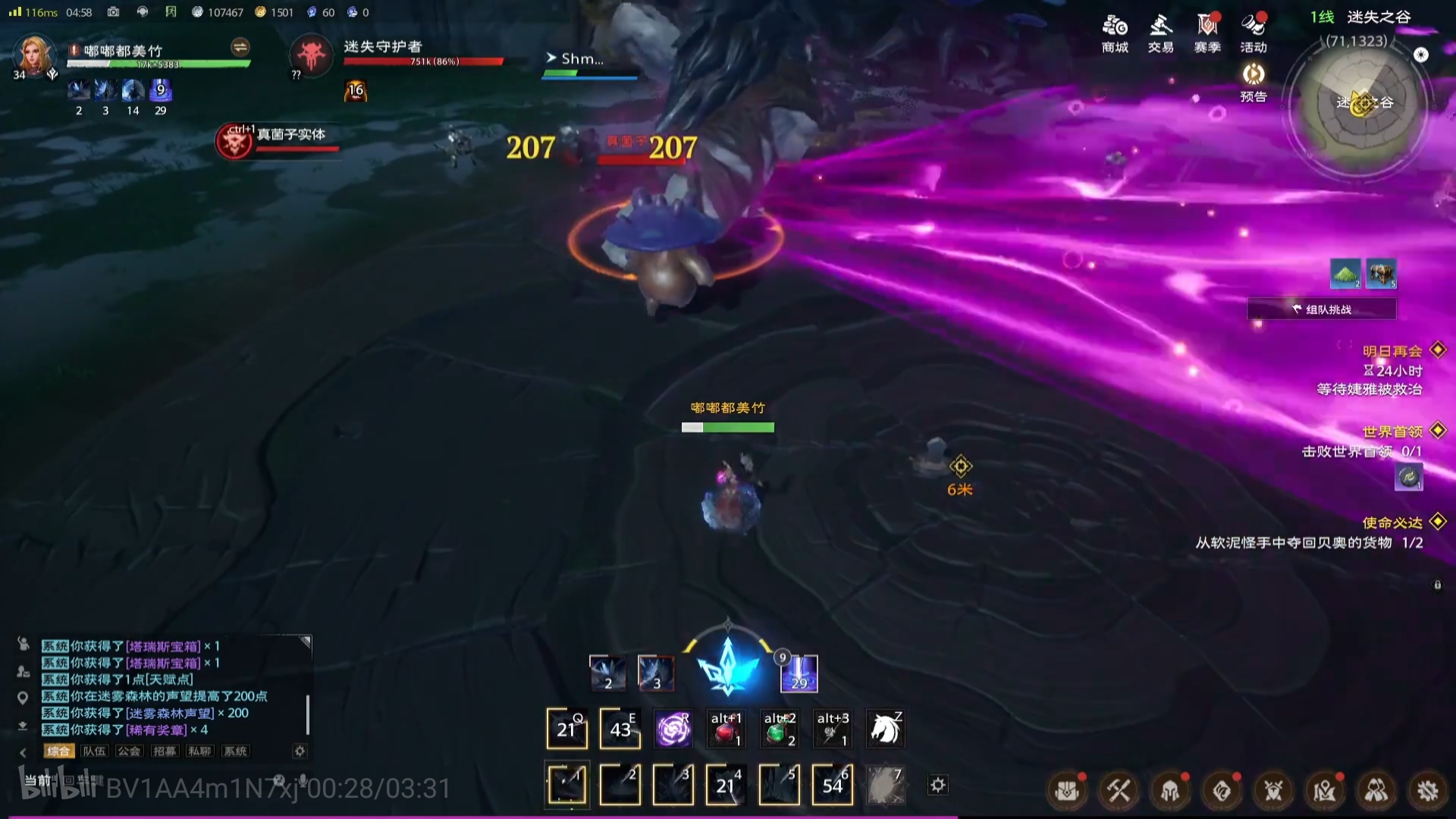Screen dimensions: 1456x819
Task: Use the green potion slot
Action: pos(779,730)
